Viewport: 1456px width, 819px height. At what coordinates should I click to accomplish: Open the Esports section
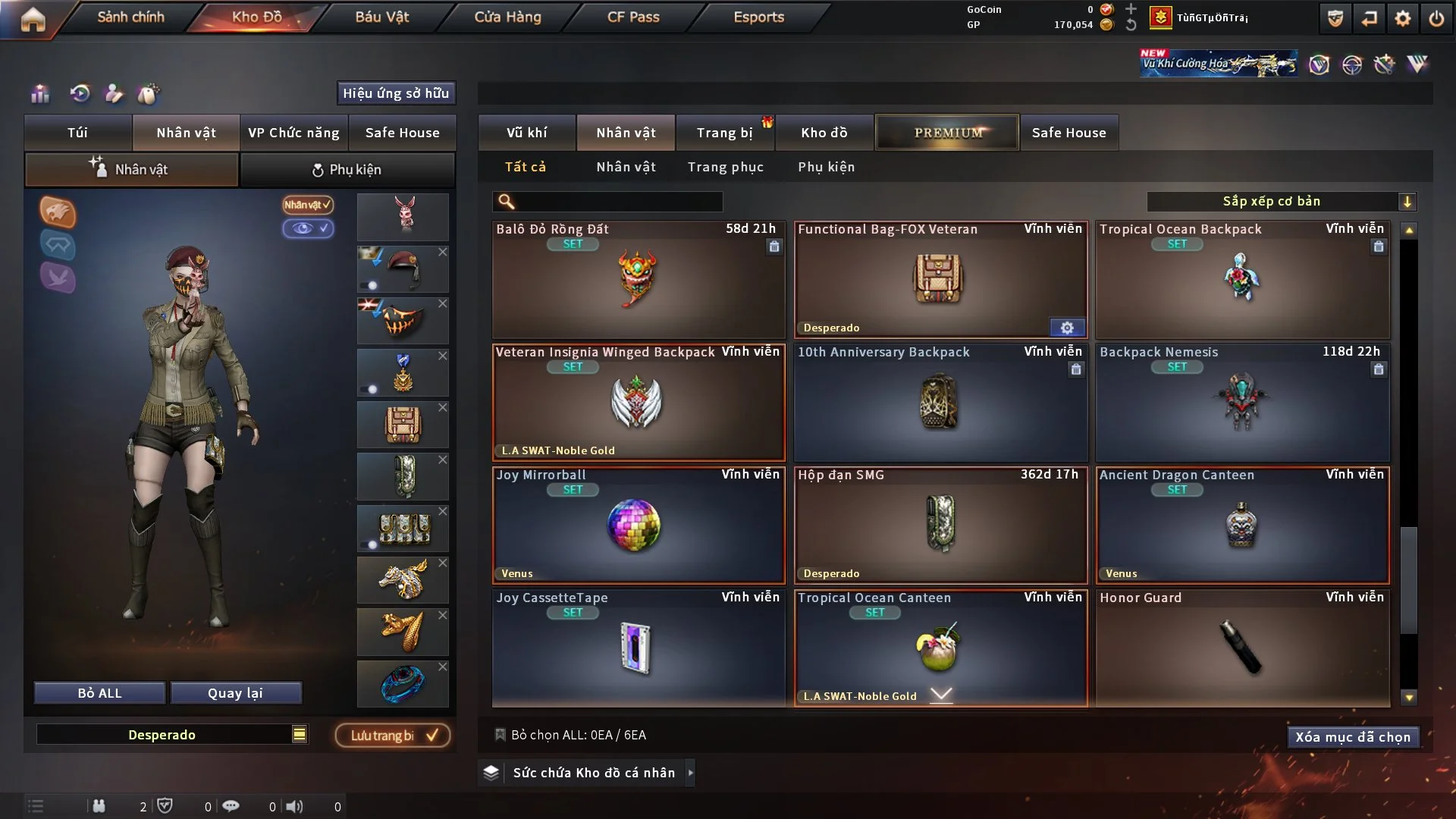point(758,17)
